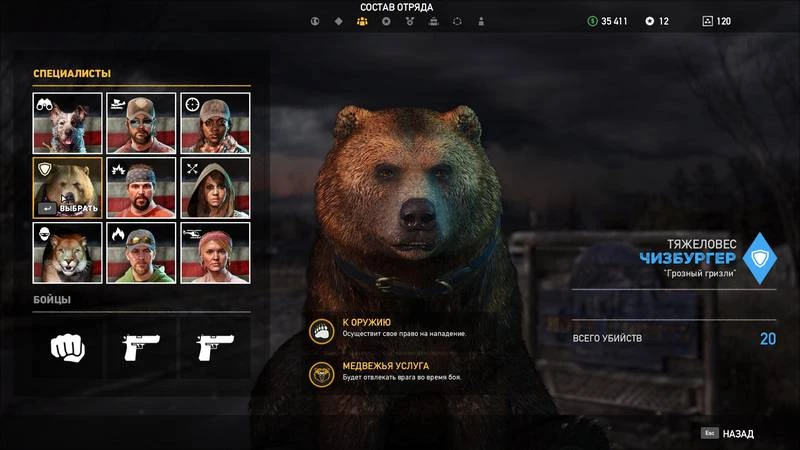Image resolution: width=800 pixels, height=450 pixels.
Task: Open the star icon tab in the top bar
Action: click(x=386, y=21)
